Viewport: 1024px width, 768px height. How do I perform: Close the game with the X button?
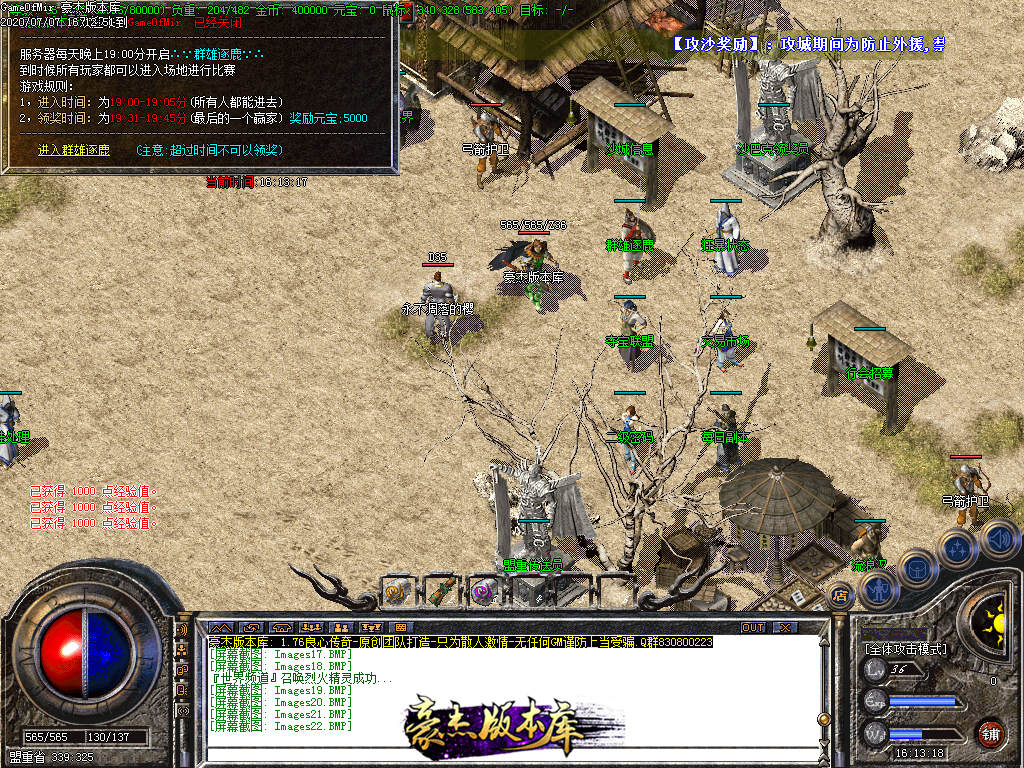click(785, 627)
